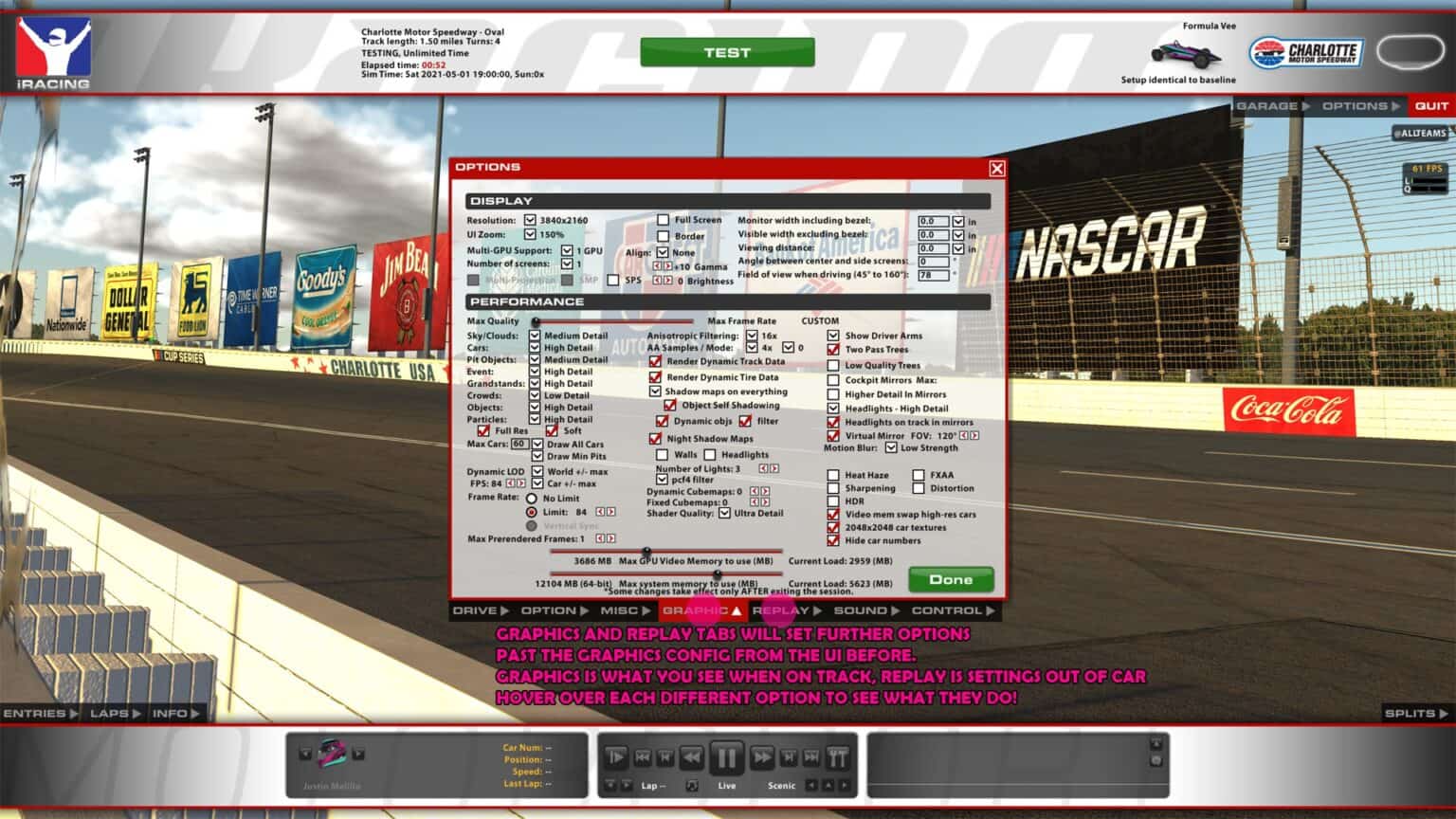Image resolution: width=1456 pixels, height=819 pixels.
Task: Click the replay loop icon near Lap
Action: 691,785
